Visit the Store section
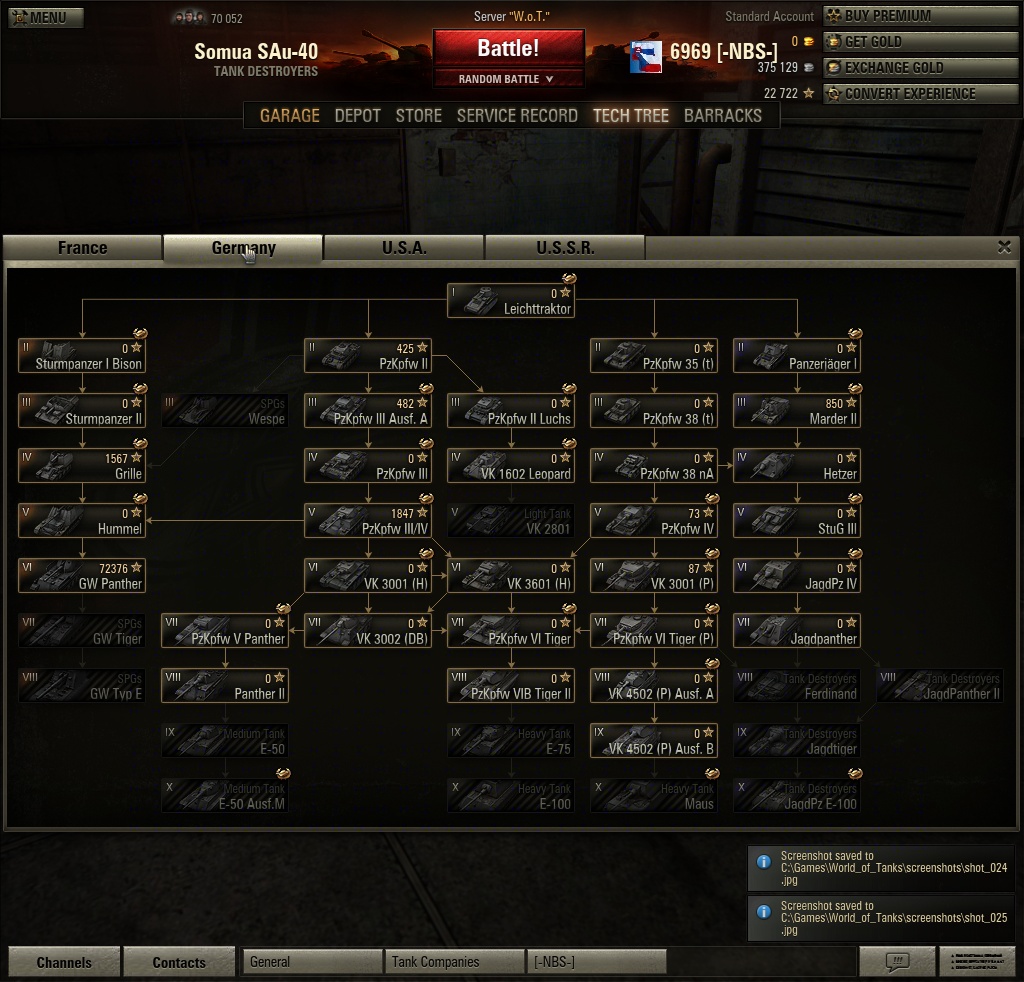 pos(418,115)
